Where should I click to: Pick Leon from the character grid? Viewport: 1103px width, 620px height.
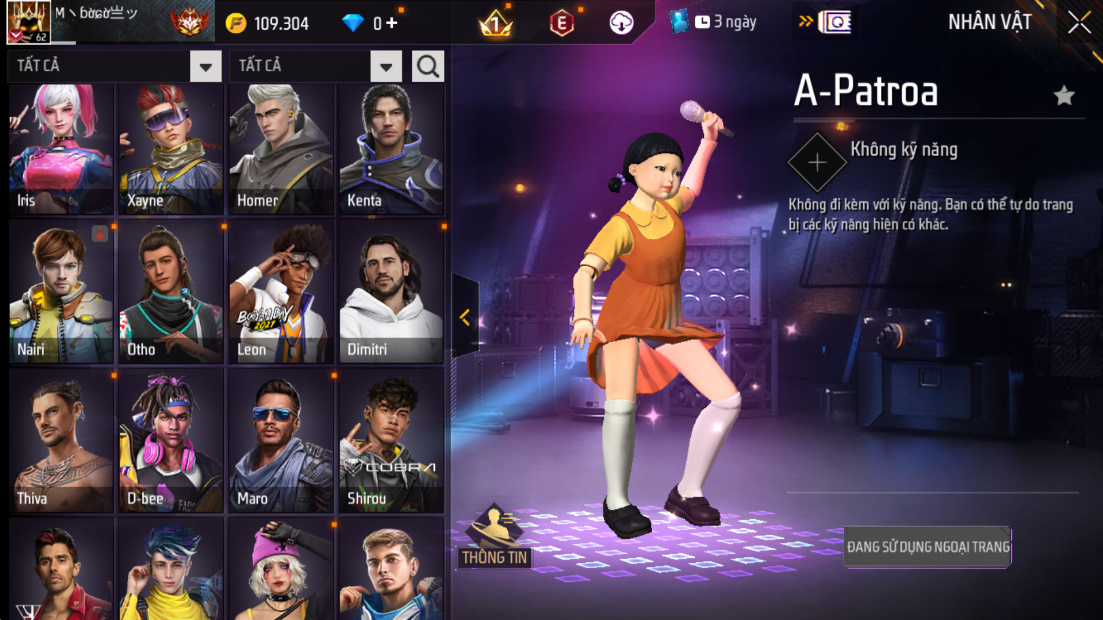coord(280,291)
